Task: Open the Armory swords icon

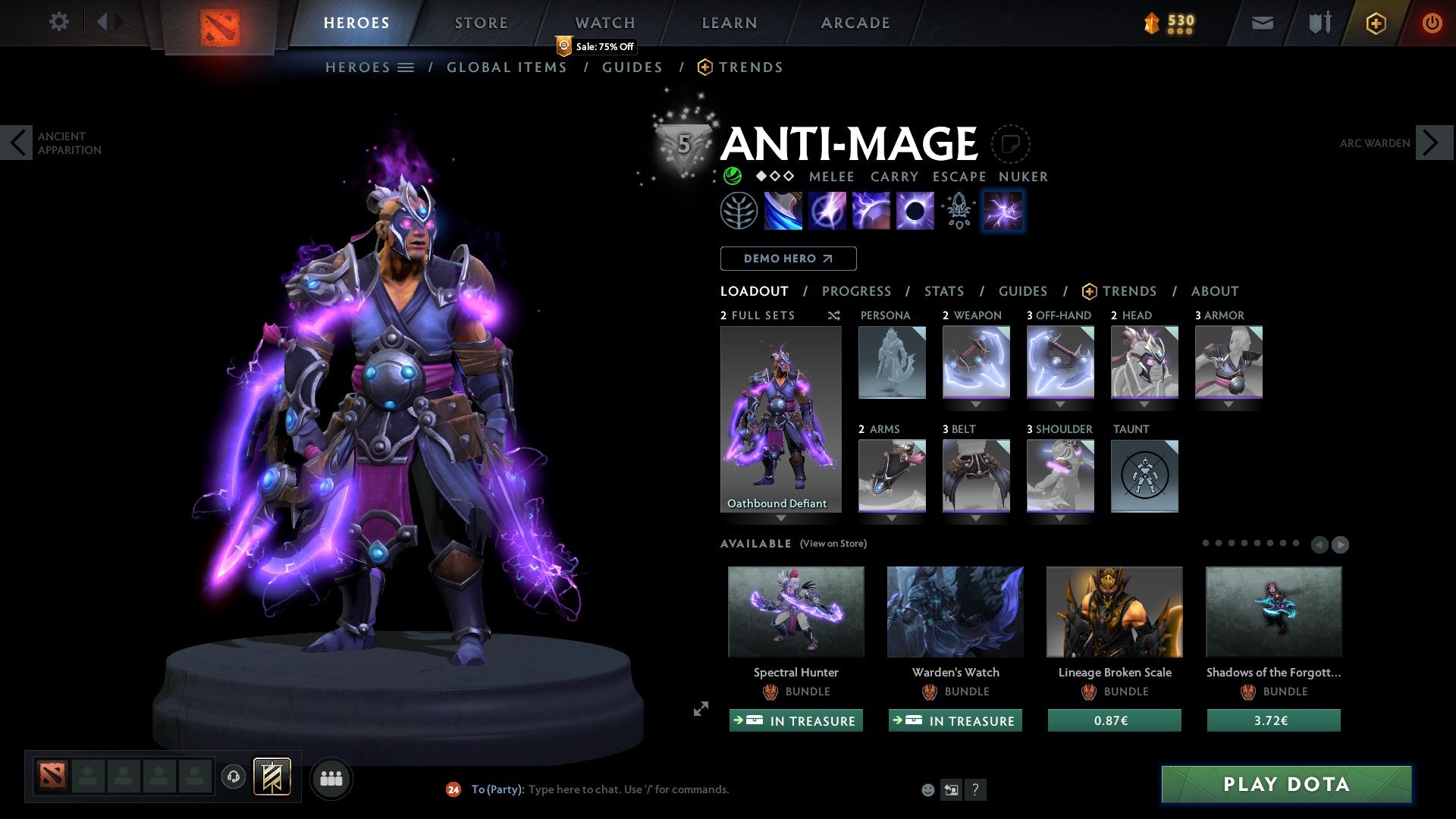Action: pyautogui.click(x=1319, y=23)
